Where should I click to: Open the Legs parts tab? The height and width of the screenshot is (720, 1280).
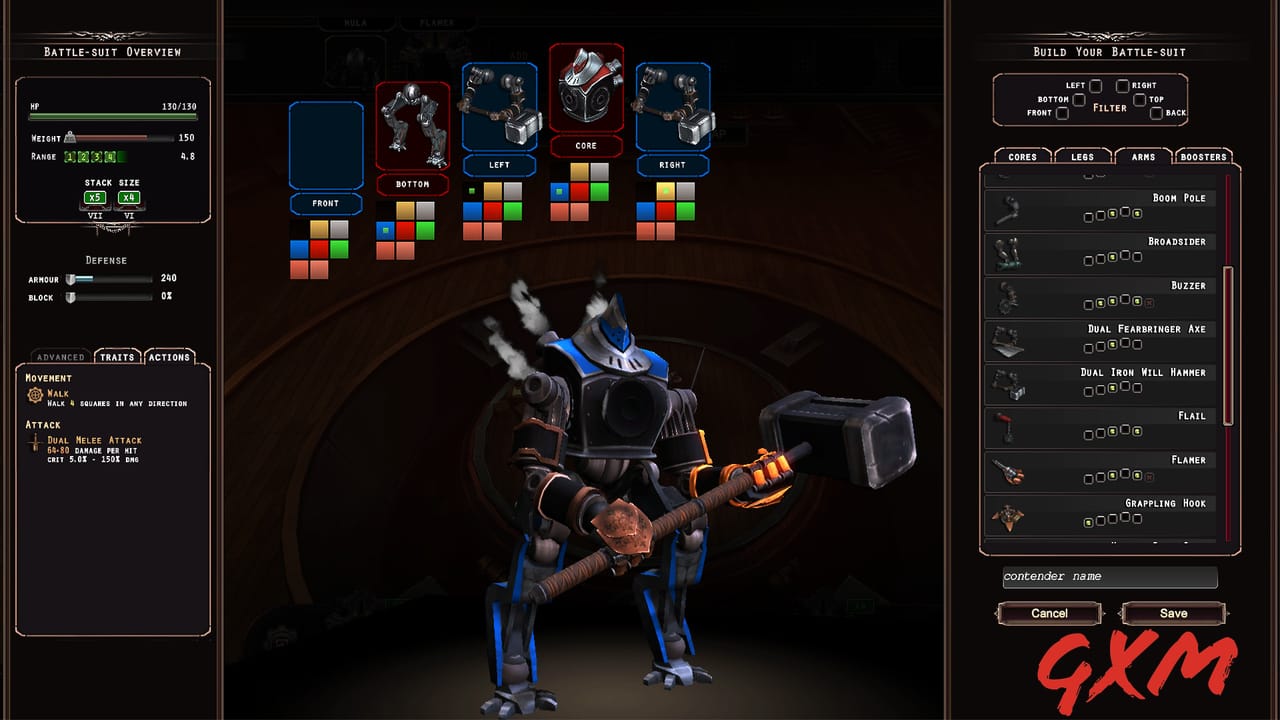pyautogui.click(x=1081, y=156)
